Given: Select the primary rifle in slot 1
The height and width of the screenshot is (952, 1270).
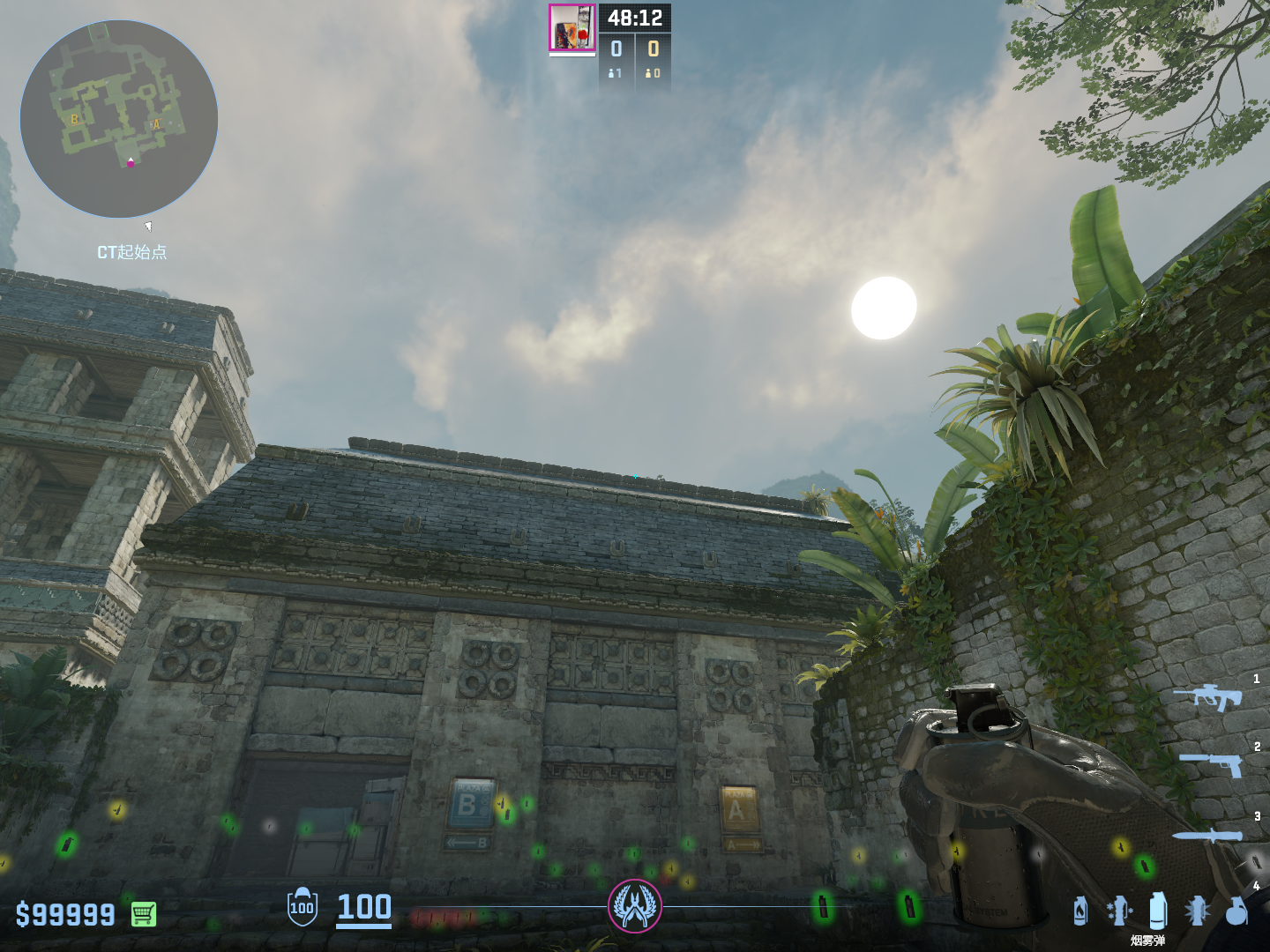Looking at the screenshot, I should coord(1207,696).
